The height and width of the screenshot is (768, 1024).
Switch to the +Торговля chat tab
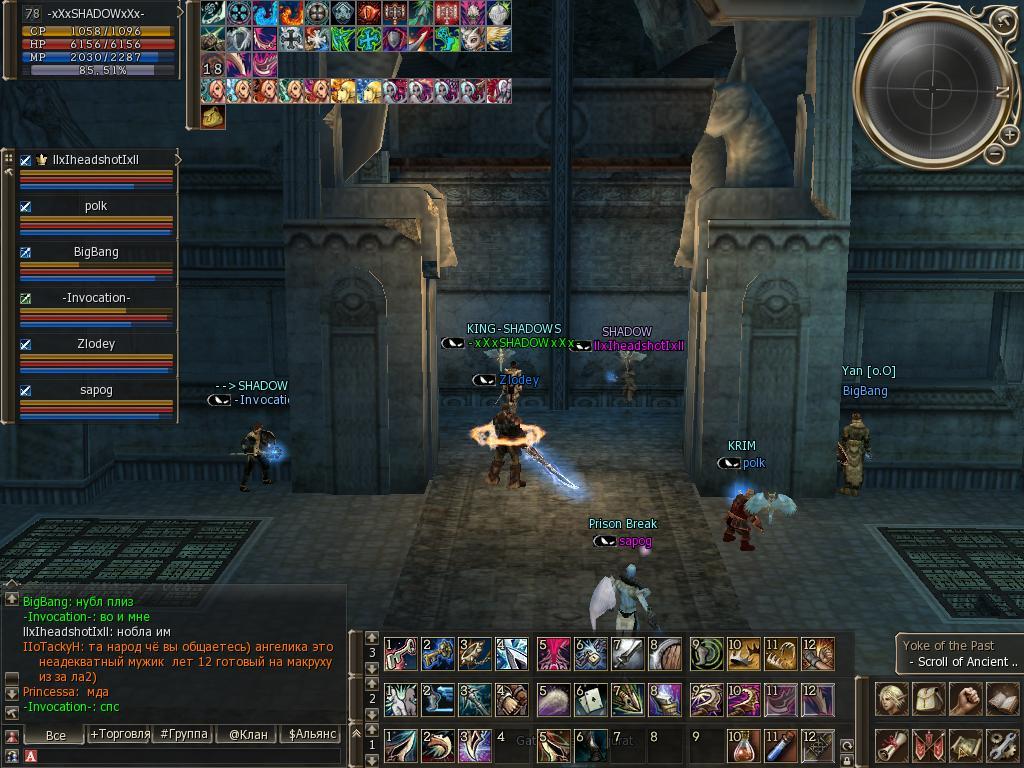[x=120, y=734]
